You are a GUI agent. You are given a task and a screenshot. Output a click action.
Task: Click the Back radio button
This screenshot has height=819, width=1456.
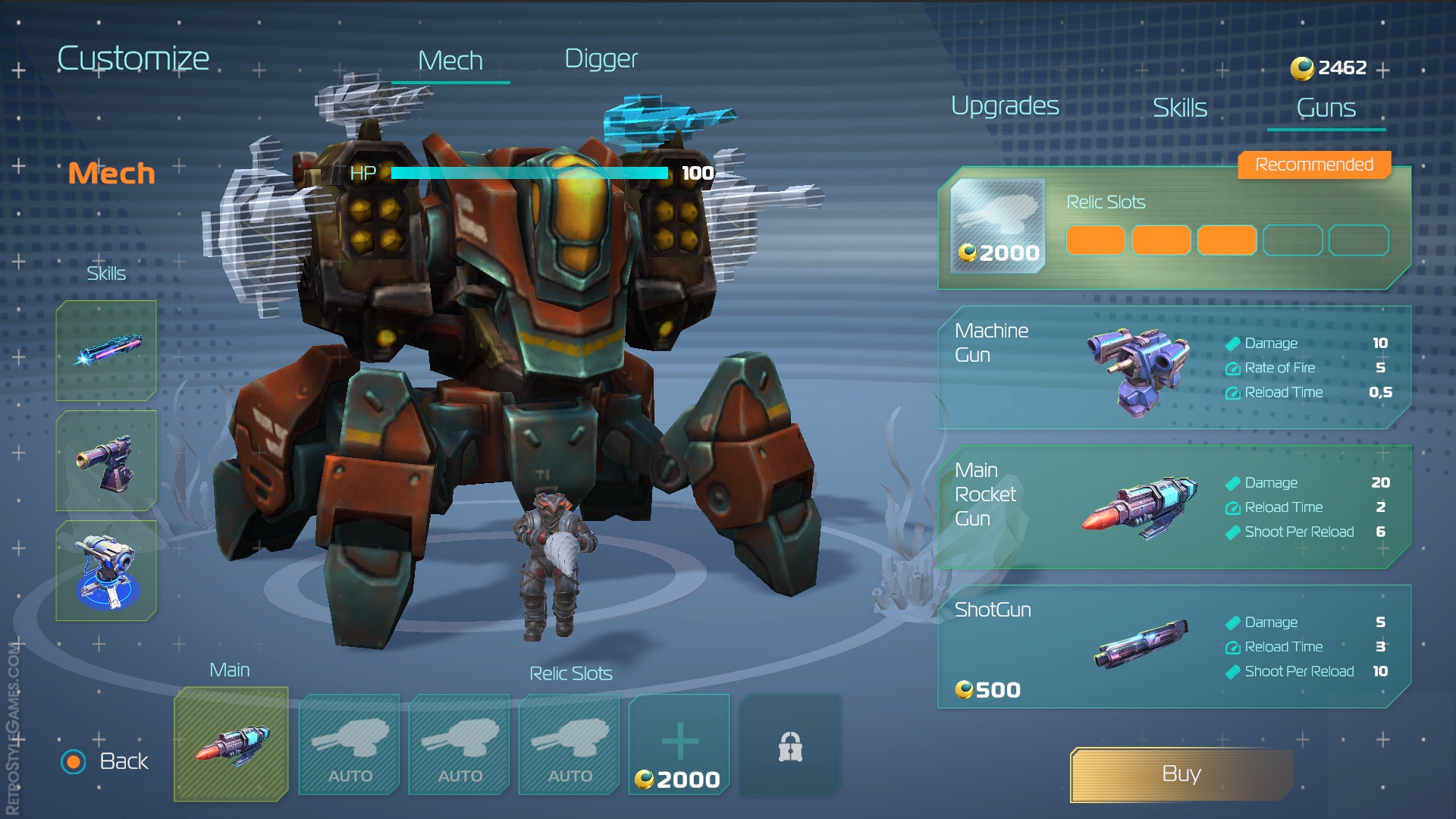coord(74,761)
